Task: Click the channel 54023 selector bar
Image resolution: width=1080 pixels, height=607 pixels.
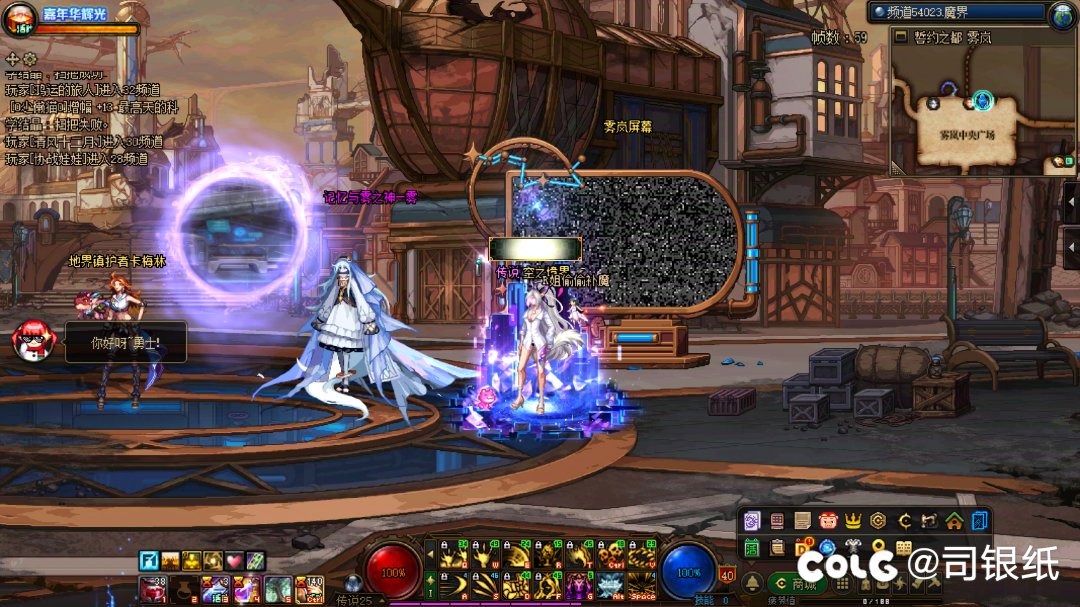Action: [x=955, y=12]
